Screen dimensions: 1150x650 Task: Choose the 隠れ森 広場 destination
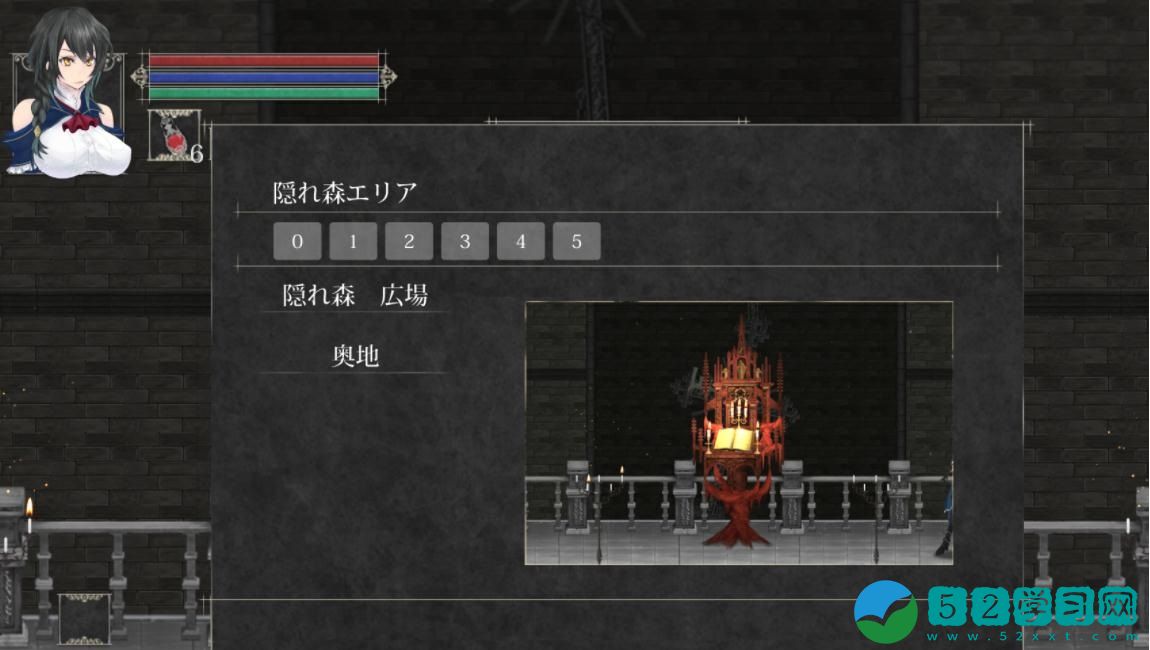click(355, 296)
